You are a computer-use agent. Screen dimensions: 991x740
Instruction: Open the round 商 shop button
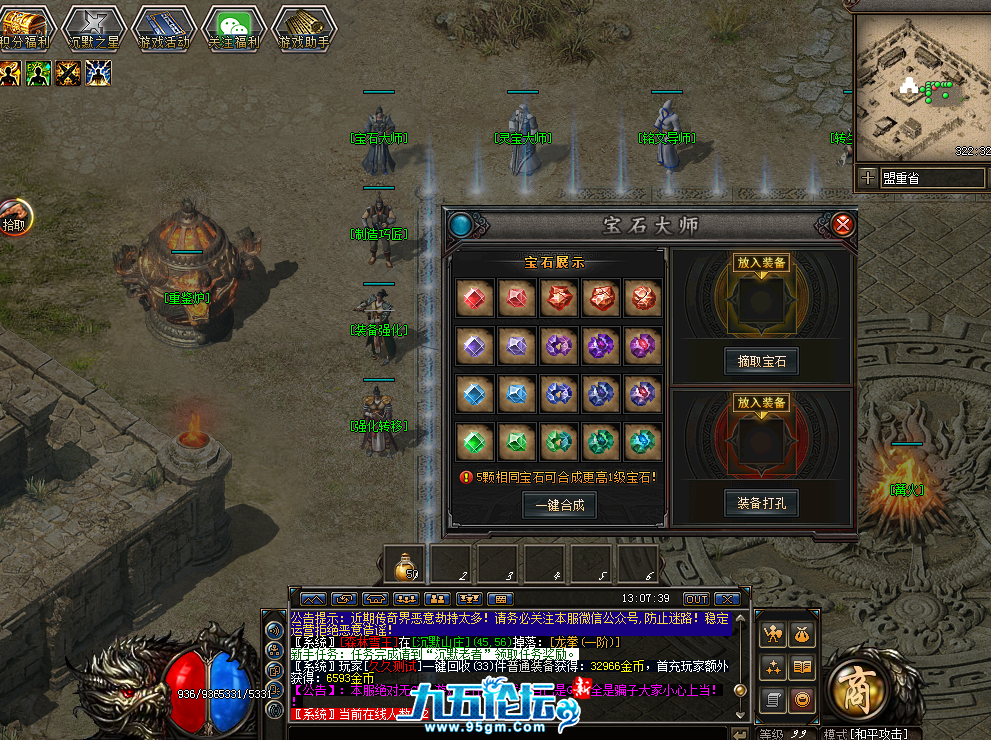pyautogui.click(x=856, y=689)
